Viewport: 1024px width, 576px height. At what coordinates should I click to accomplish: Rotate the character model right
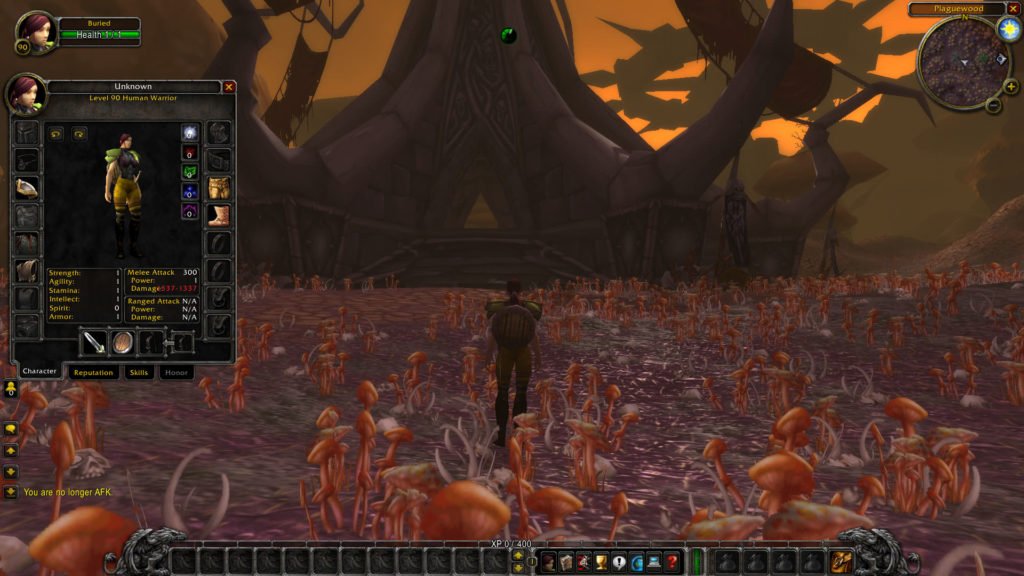click(x=78, y=133)
